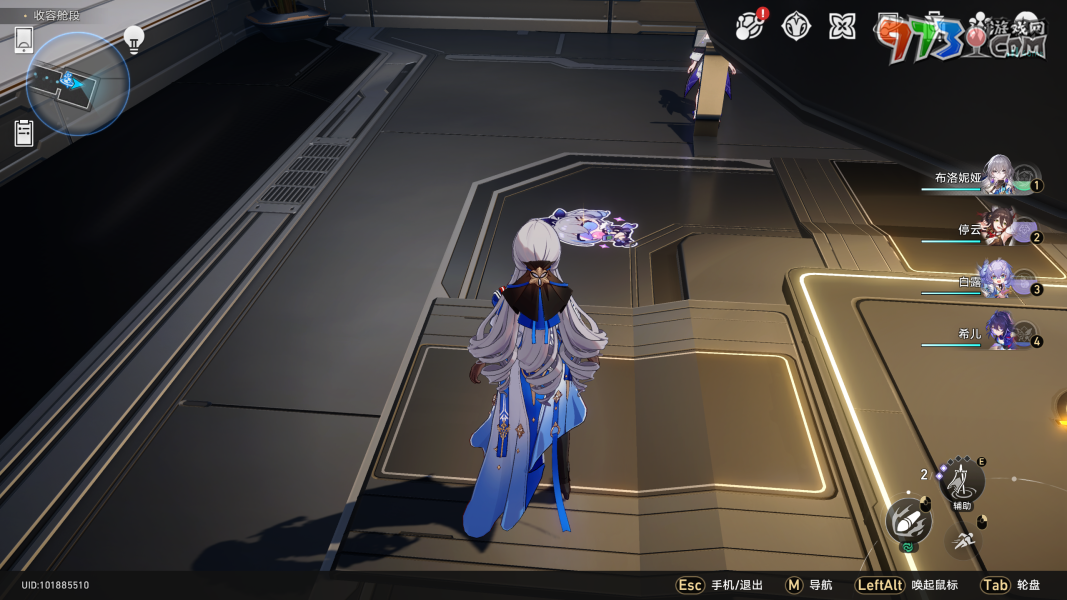Click the light bulb hint icon

[x=133, y=39]
